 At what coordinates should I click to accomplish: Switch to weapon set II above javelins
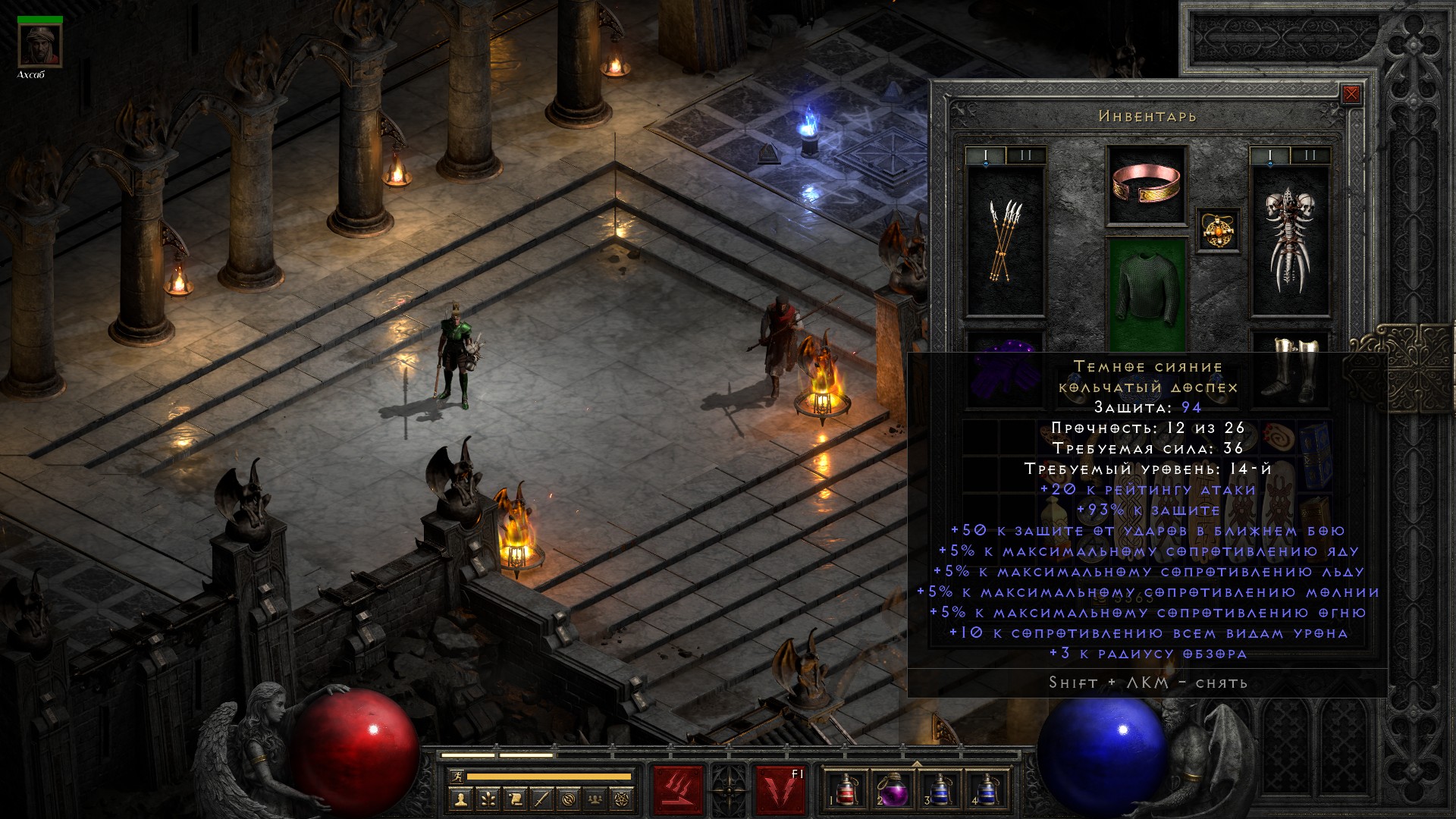coord(1025,156)
